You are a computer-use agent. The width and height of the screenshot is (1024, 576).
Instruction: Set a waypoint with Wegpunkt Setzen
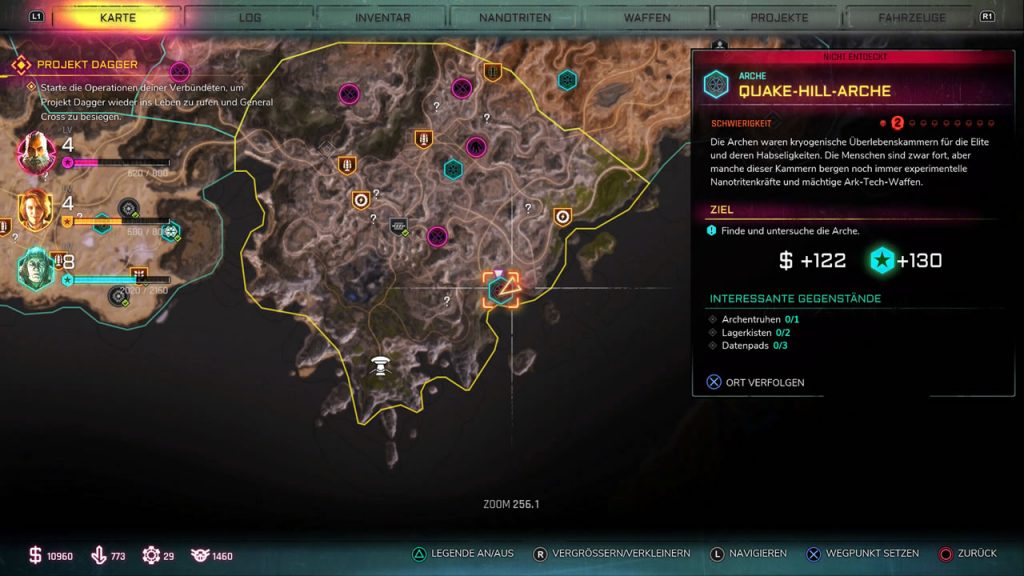pos(862,553)
